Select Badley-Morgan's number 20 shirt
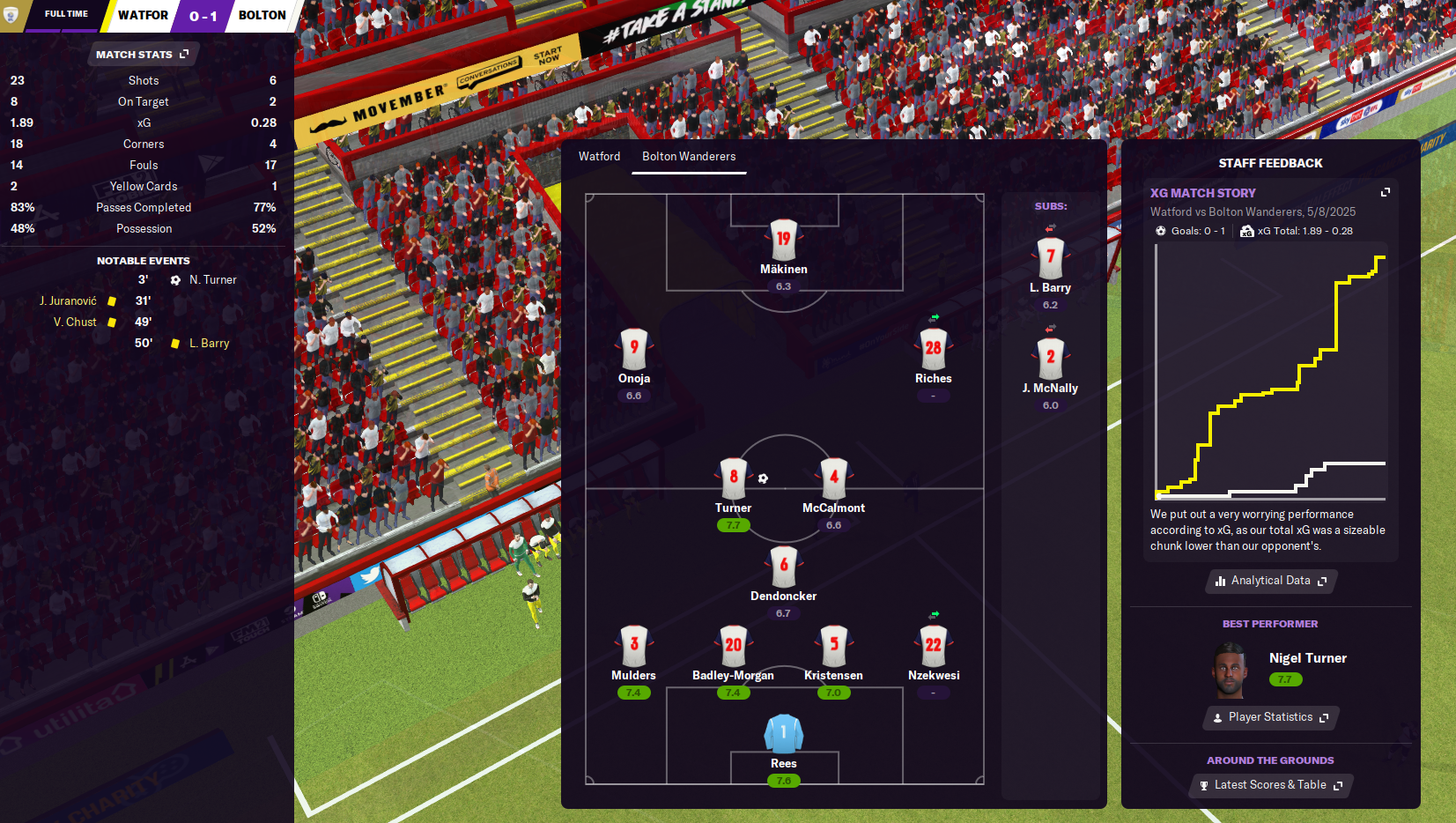 (733, 646)
